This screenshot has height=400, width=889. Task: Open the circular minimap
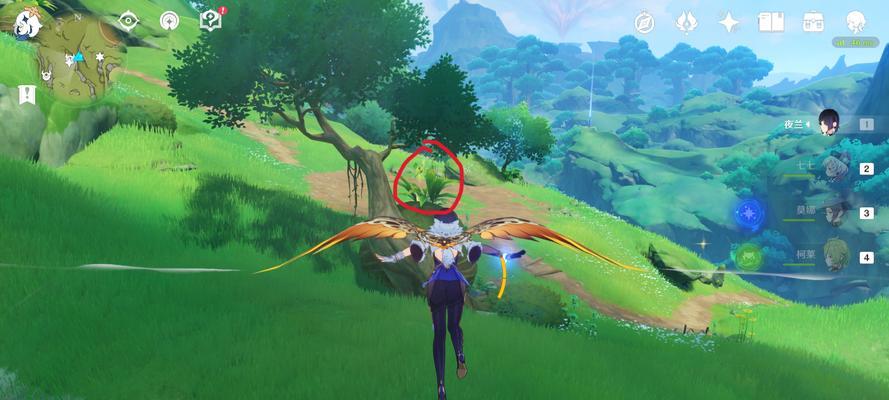click(74, 55)
